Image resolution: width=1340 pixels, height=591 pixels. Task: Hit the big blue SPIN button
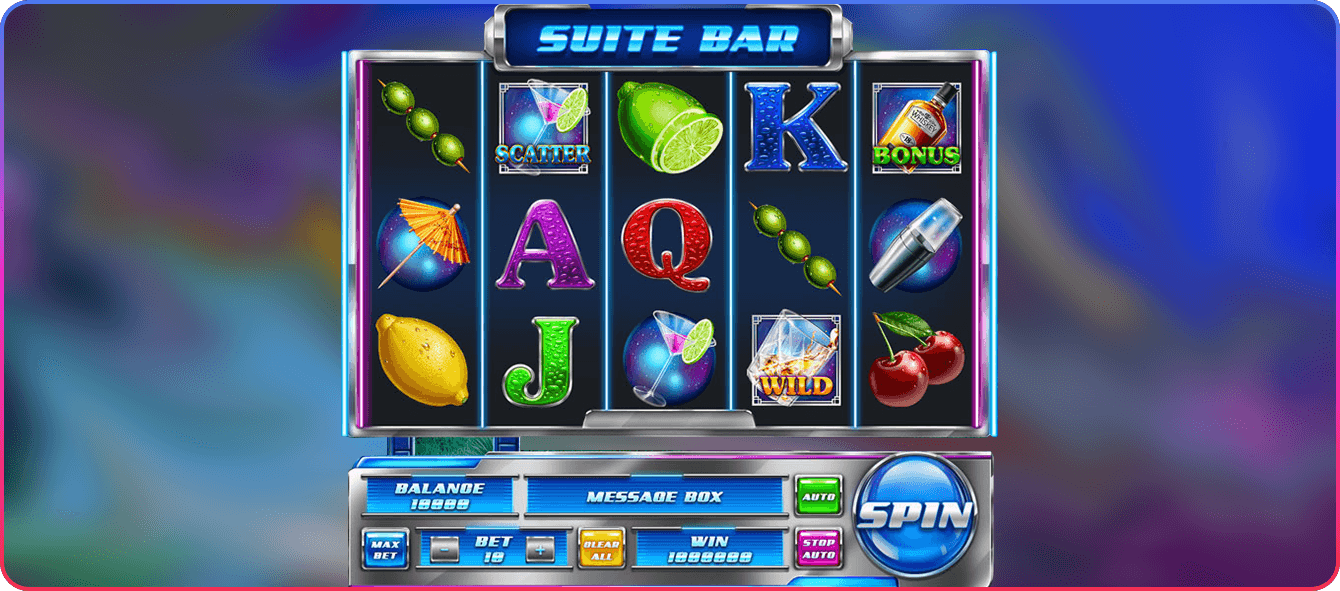915,516
